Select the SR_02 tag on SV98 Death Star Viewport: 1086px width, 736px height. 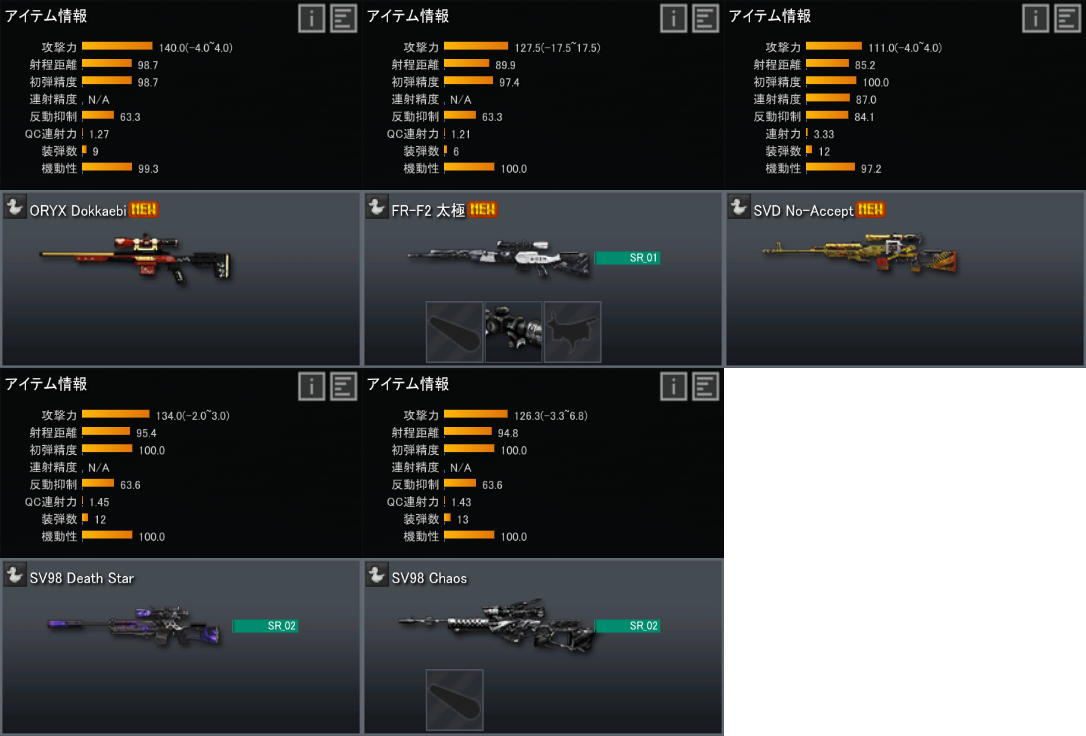click(x=265, y=626)
